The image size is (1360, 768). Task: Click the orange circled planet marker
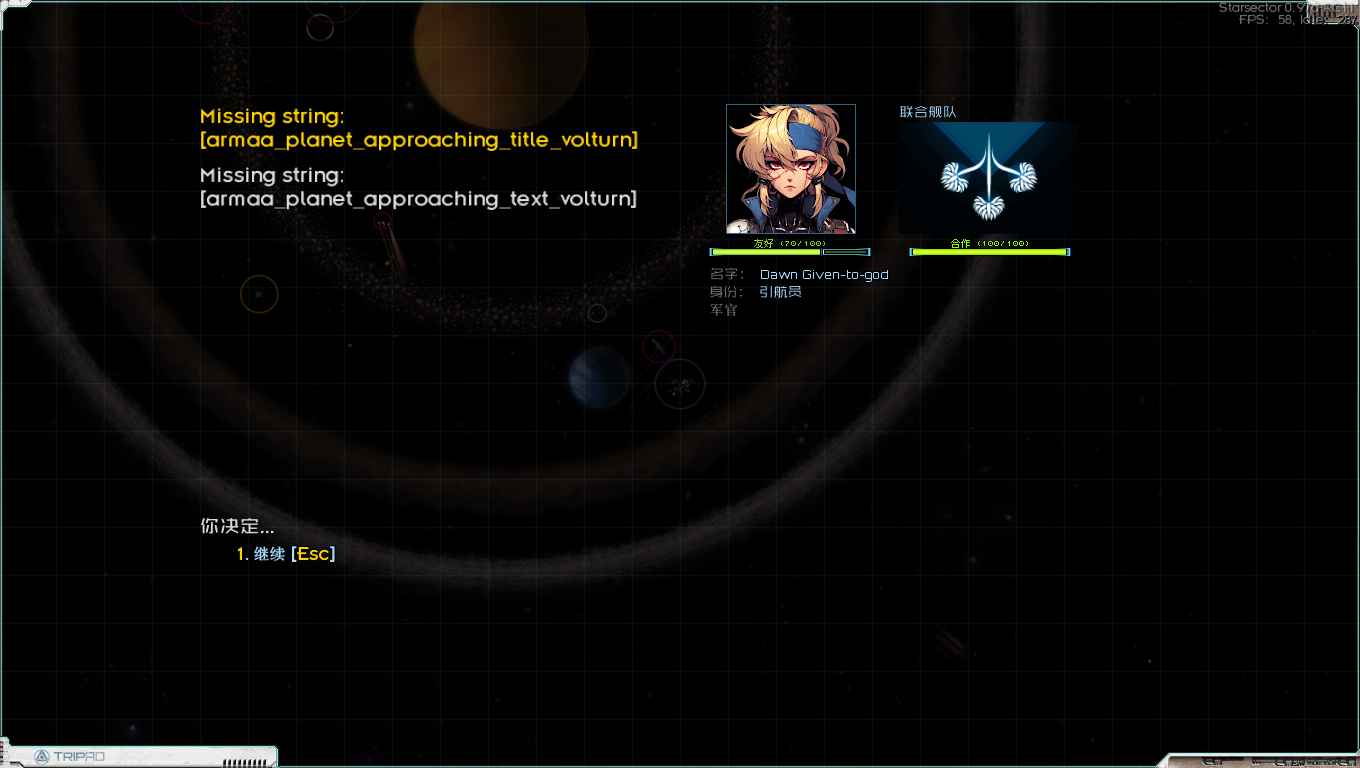[x=258, y=294]
